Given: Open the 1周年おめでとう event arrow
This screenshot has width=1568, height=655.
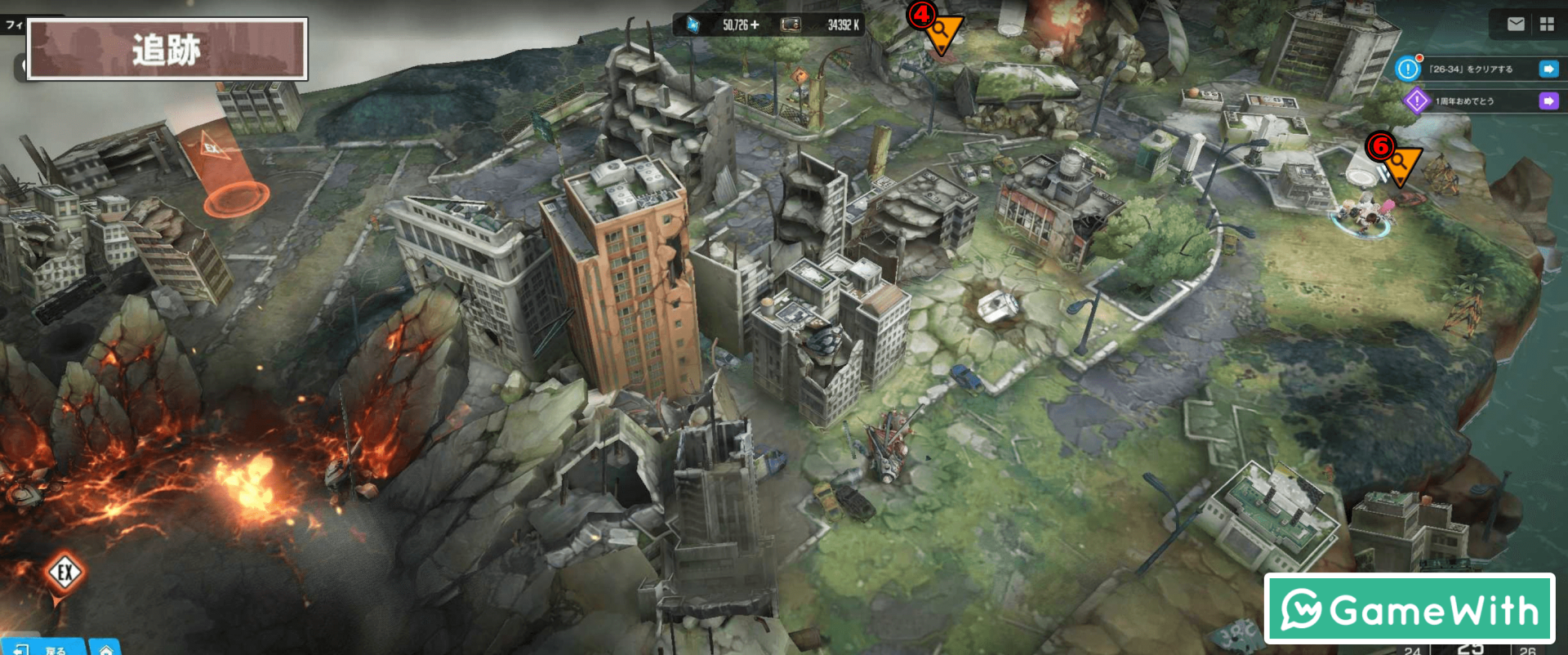Looking at the screenshot, I should point(1548,101).
